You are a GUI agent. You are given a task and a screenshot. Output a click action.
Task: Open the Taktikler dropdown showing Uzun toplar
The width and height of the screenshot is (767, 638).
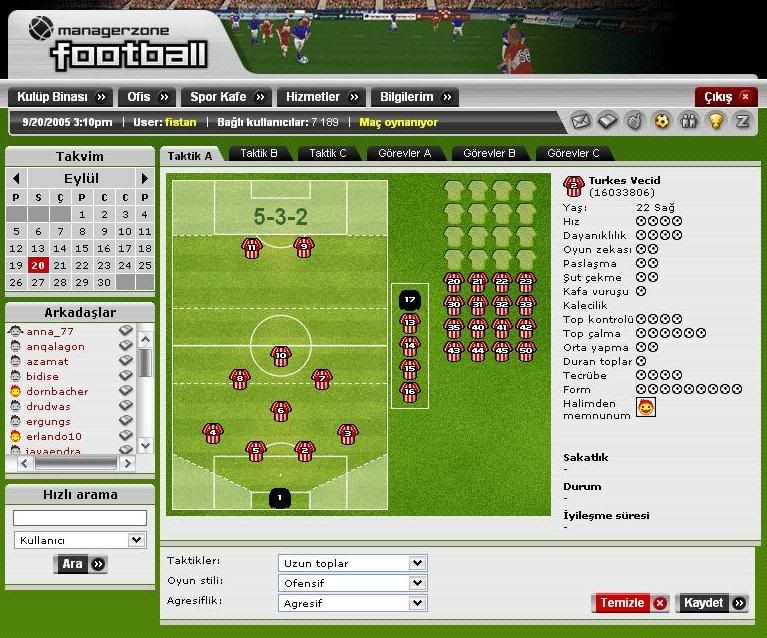tap(352, 563)
